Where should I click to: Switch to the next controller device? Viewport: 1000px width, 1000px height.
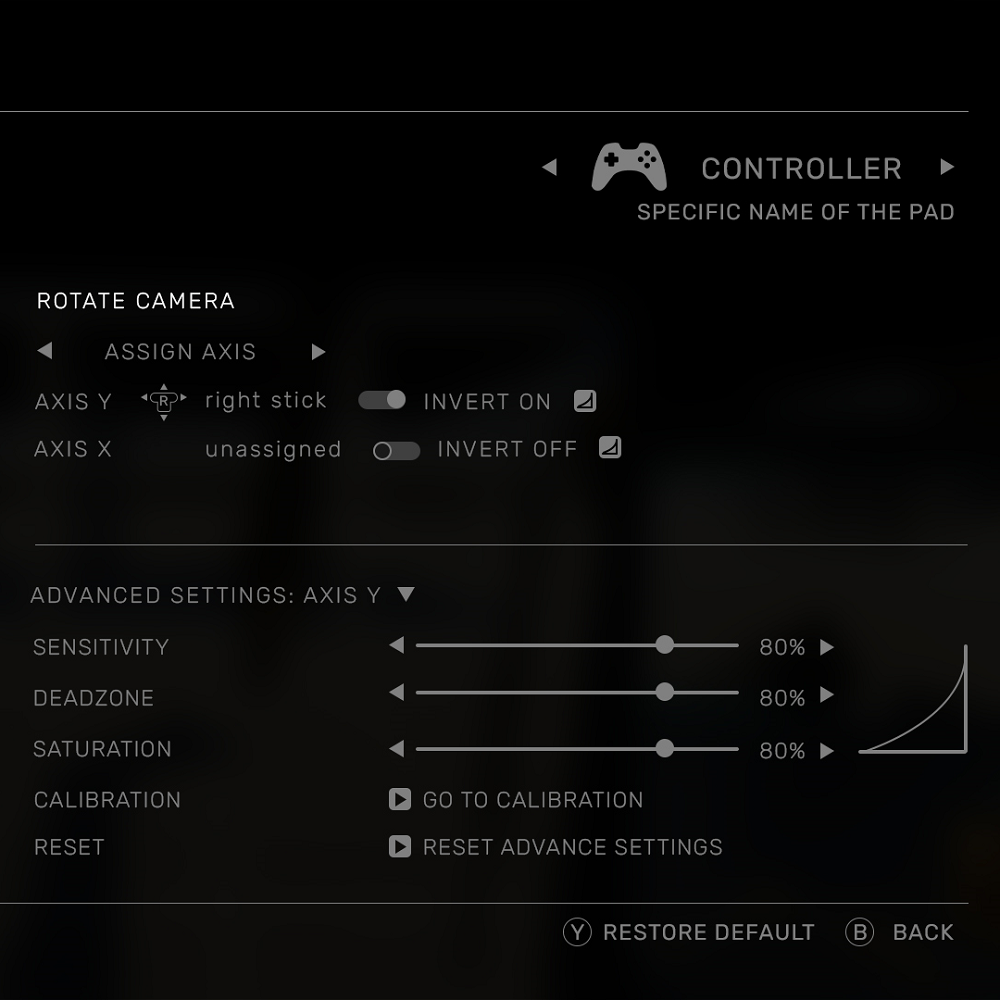947,167
